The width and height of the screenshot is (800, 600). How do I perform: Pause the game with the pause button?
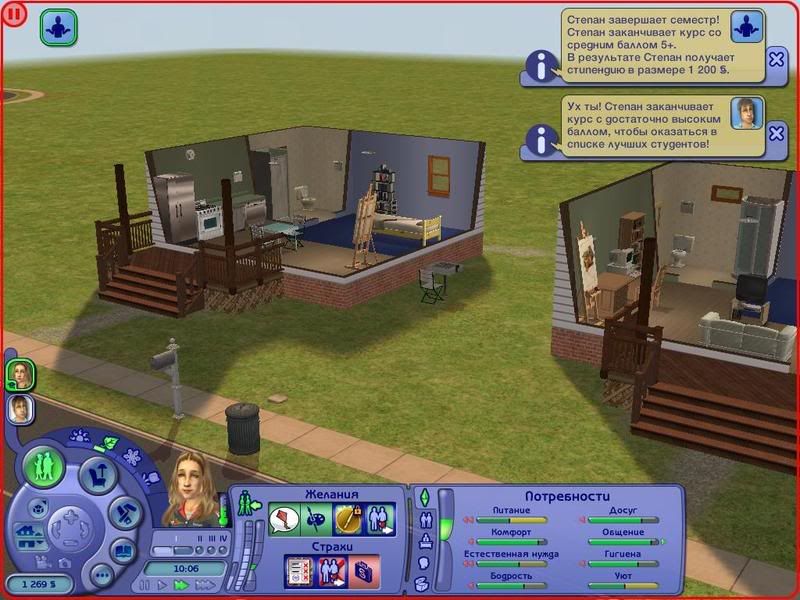[x=145, y=584]
